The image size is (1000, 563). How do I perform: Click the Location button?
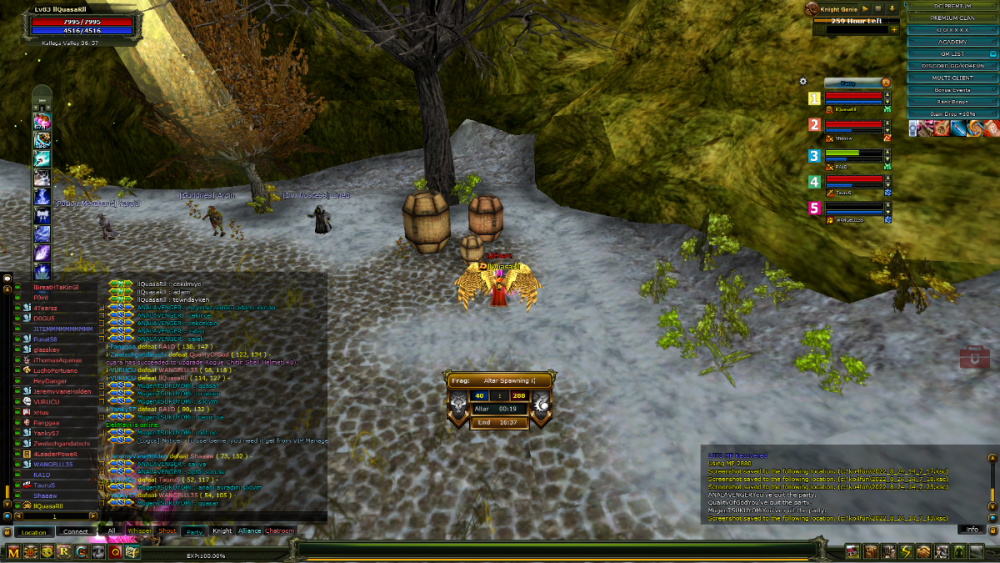(x=33, y=531)
